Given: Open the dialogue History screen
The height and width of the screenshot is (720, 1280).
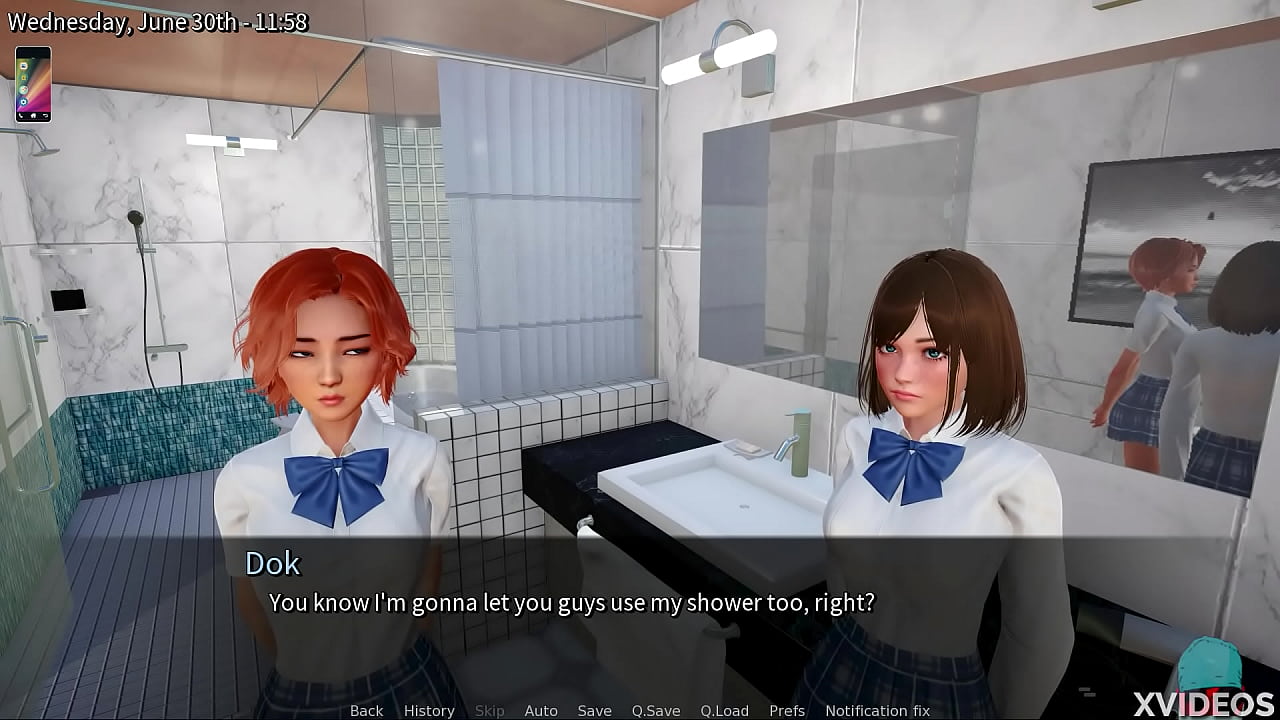Looking at the screenshot, I should [x=428, y=710].
